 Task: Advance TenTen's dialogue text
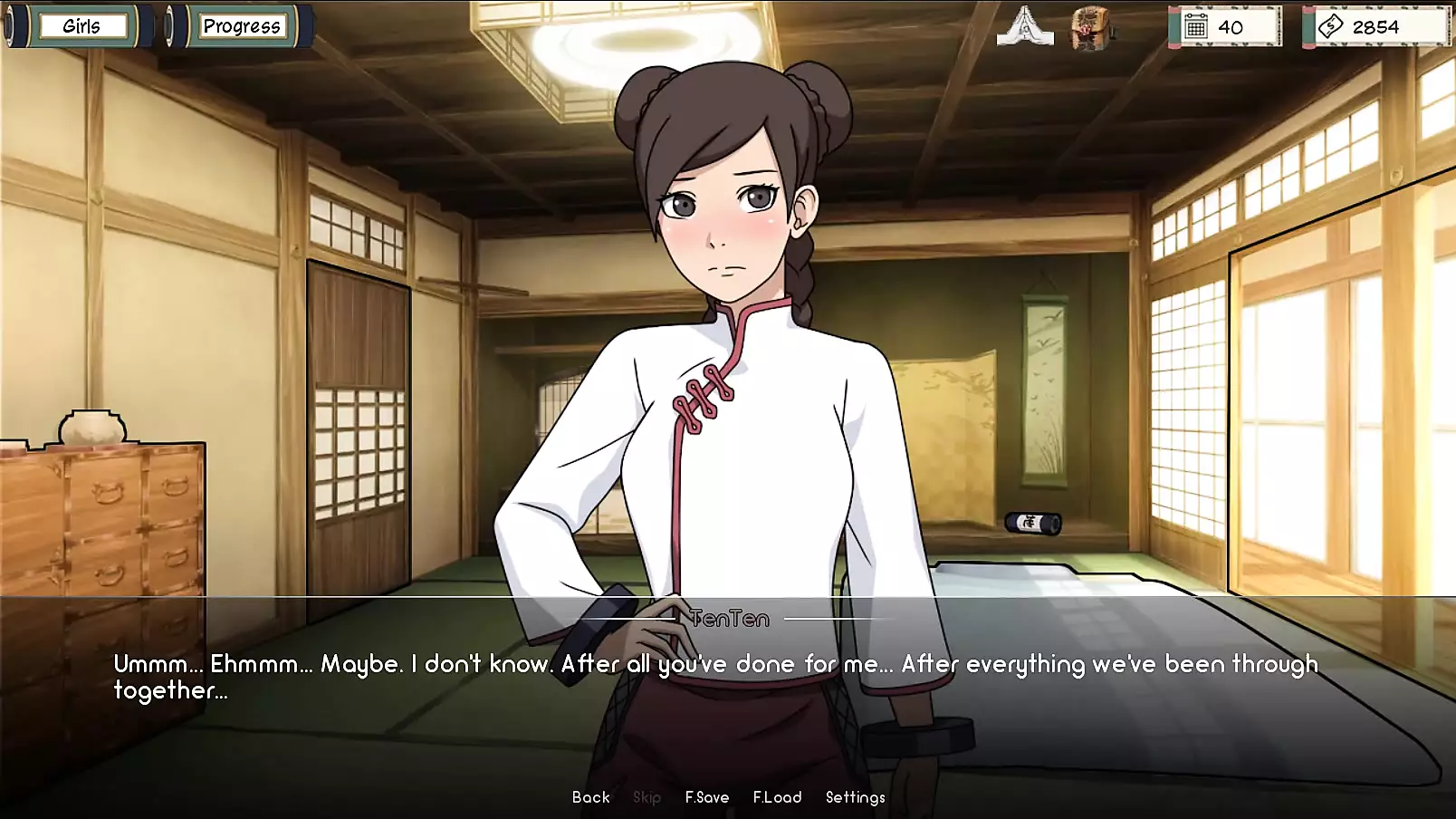click(x=715, y=677)
